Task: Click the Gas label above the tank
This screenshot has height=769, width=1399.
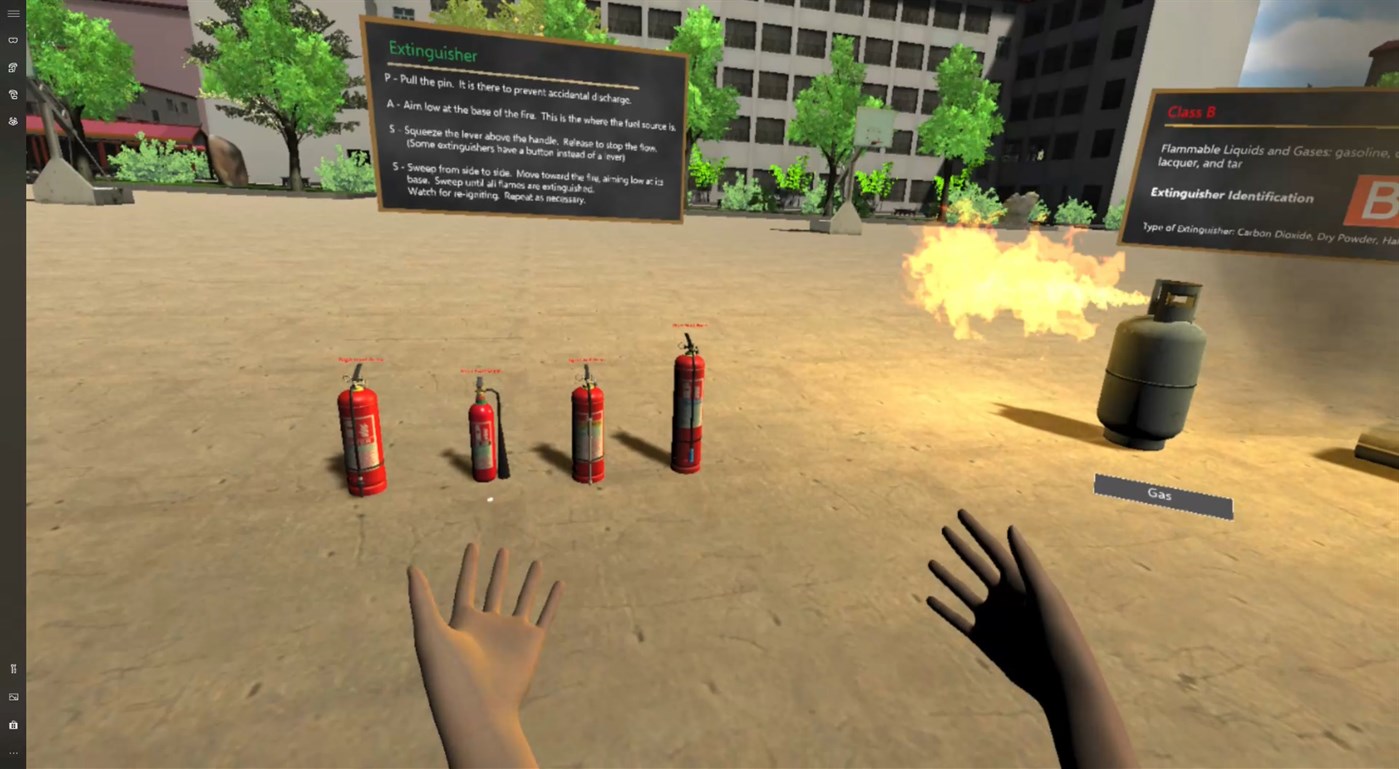Action: pyautogui.click(x=1161, y=494)
